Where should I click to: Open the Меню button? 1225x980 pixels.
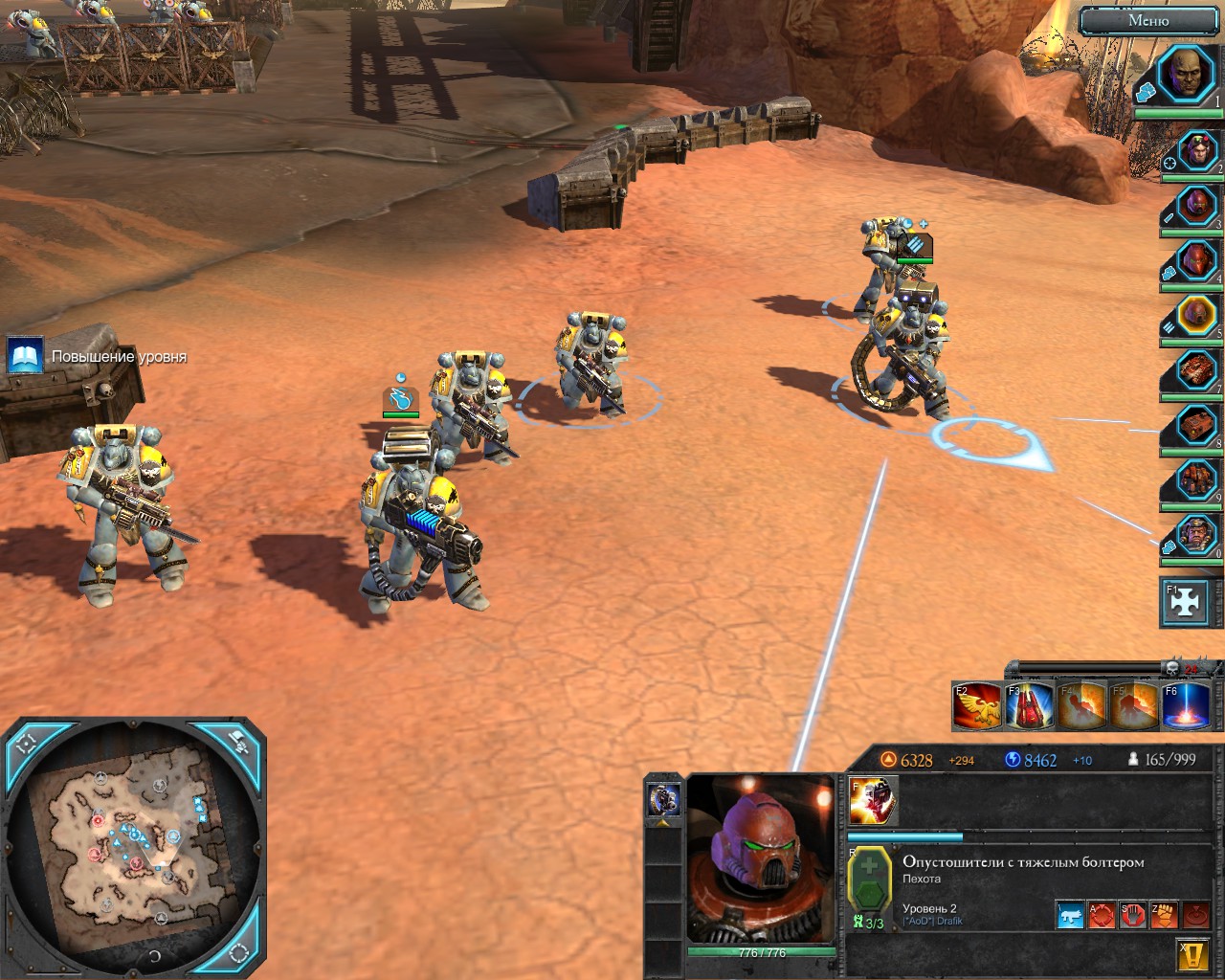1147,19
